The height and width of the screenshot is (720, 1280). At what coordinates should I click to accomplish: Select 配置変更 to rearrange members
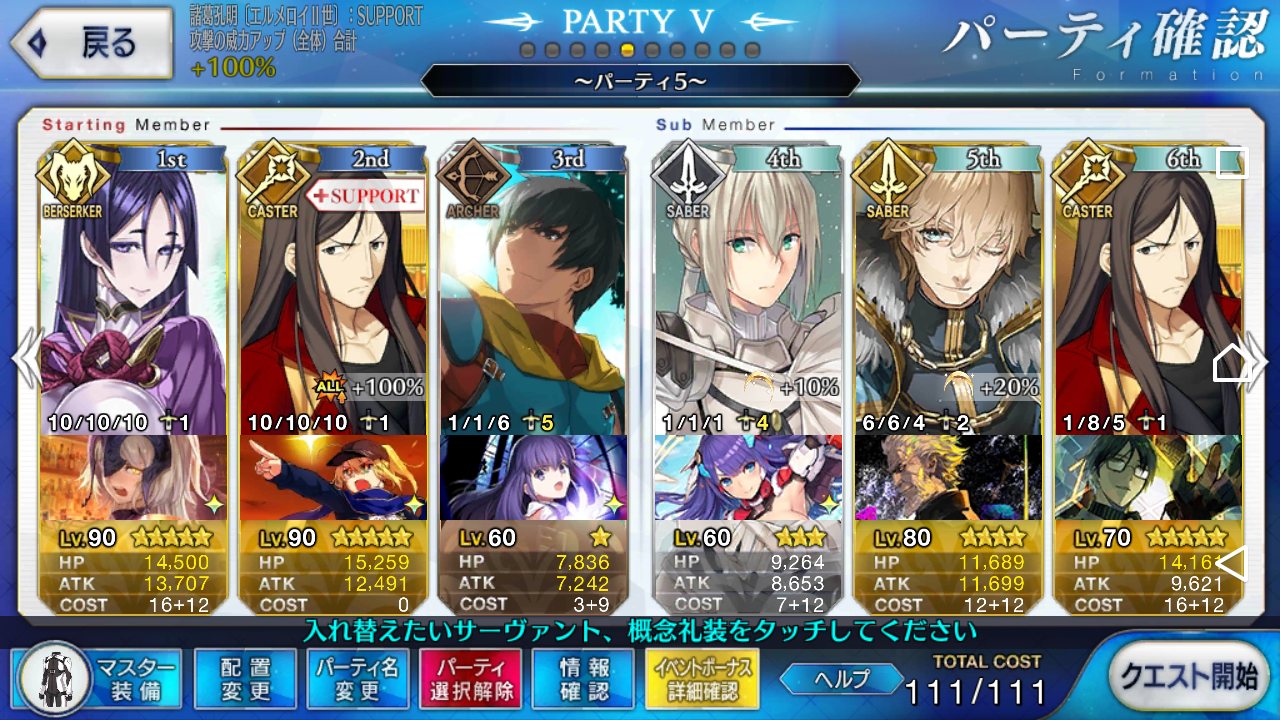coord(245,677)
